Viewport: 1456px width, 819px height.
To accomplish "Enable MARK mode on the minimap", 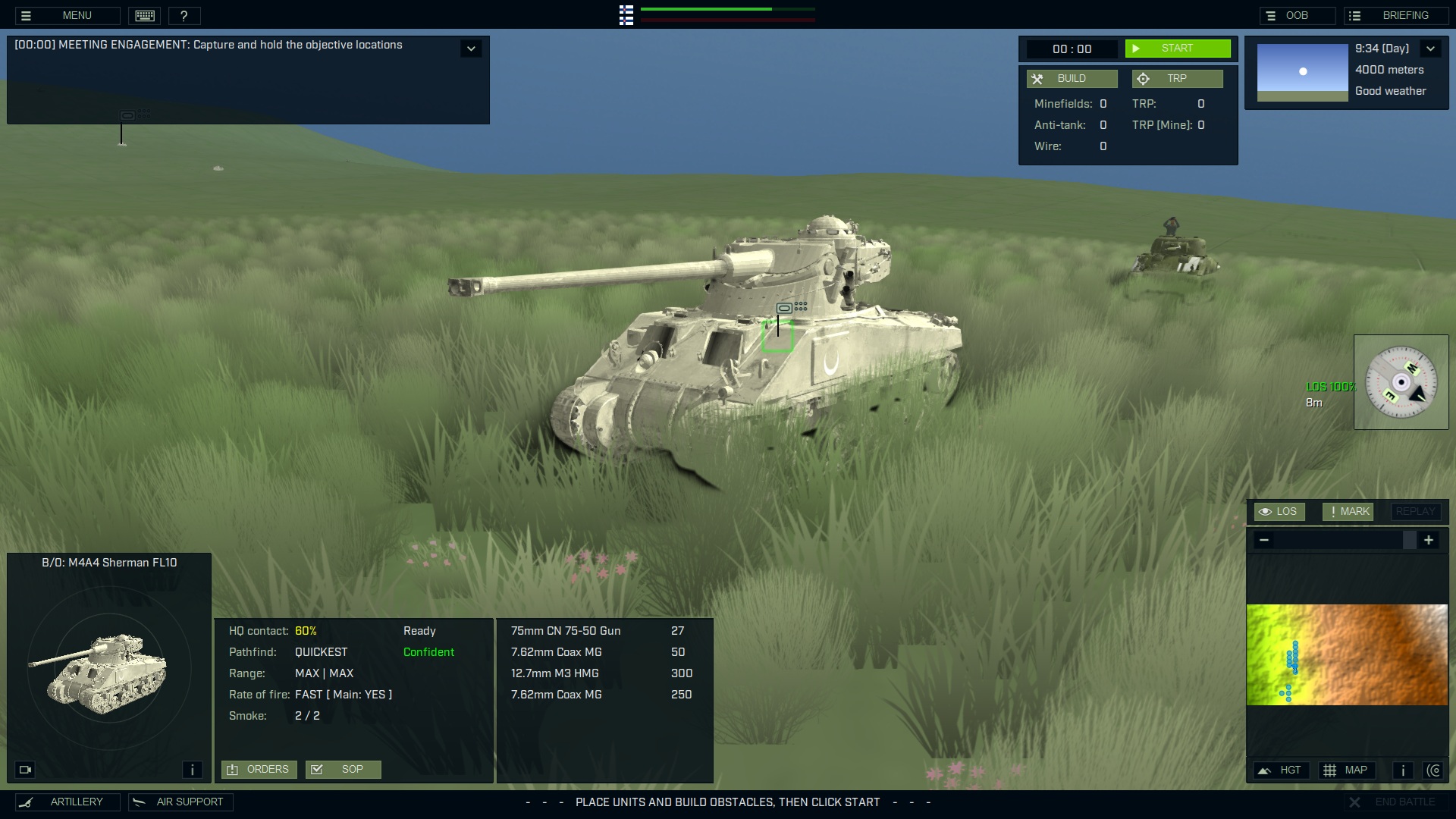I will [x=1348, y=511].
